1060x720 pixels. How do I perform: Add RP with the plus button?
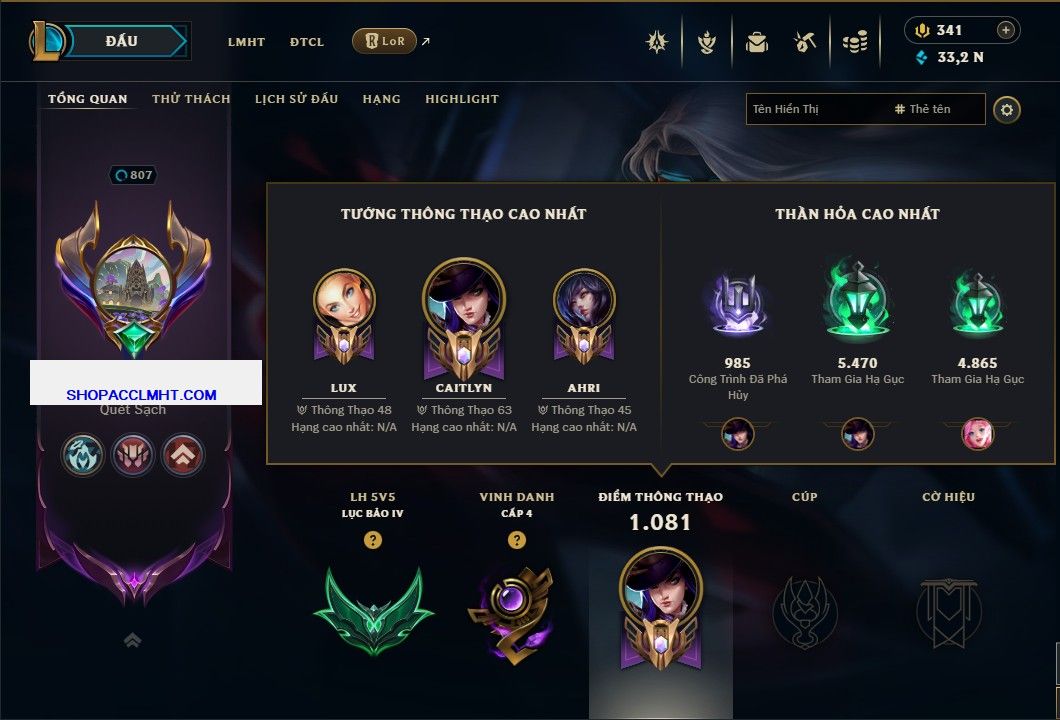1006,30
